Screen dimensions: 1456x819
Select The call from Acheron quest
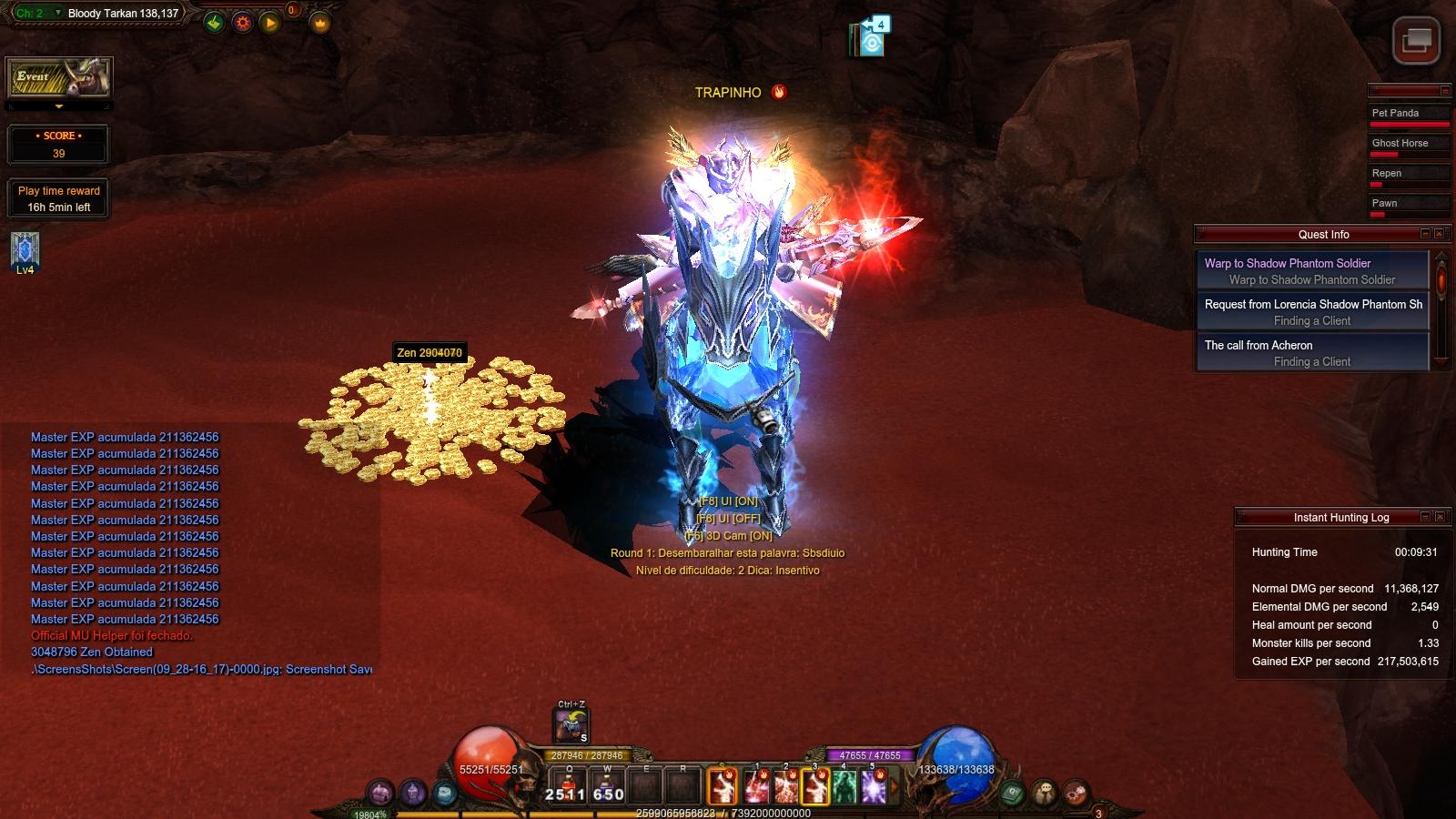coord(1312,353)
